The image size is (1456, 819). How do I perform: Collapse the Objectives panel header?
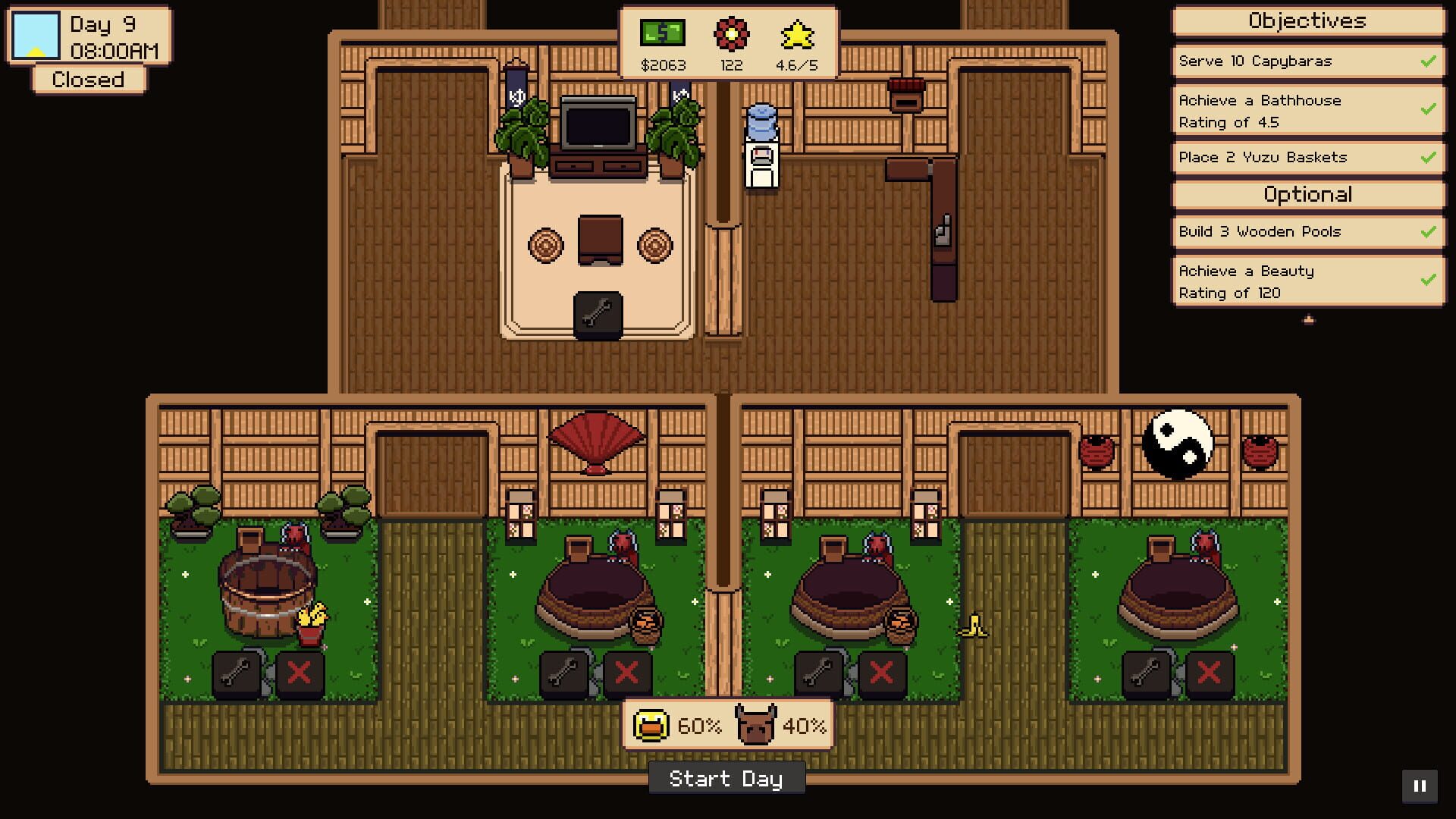(1306, 21)
